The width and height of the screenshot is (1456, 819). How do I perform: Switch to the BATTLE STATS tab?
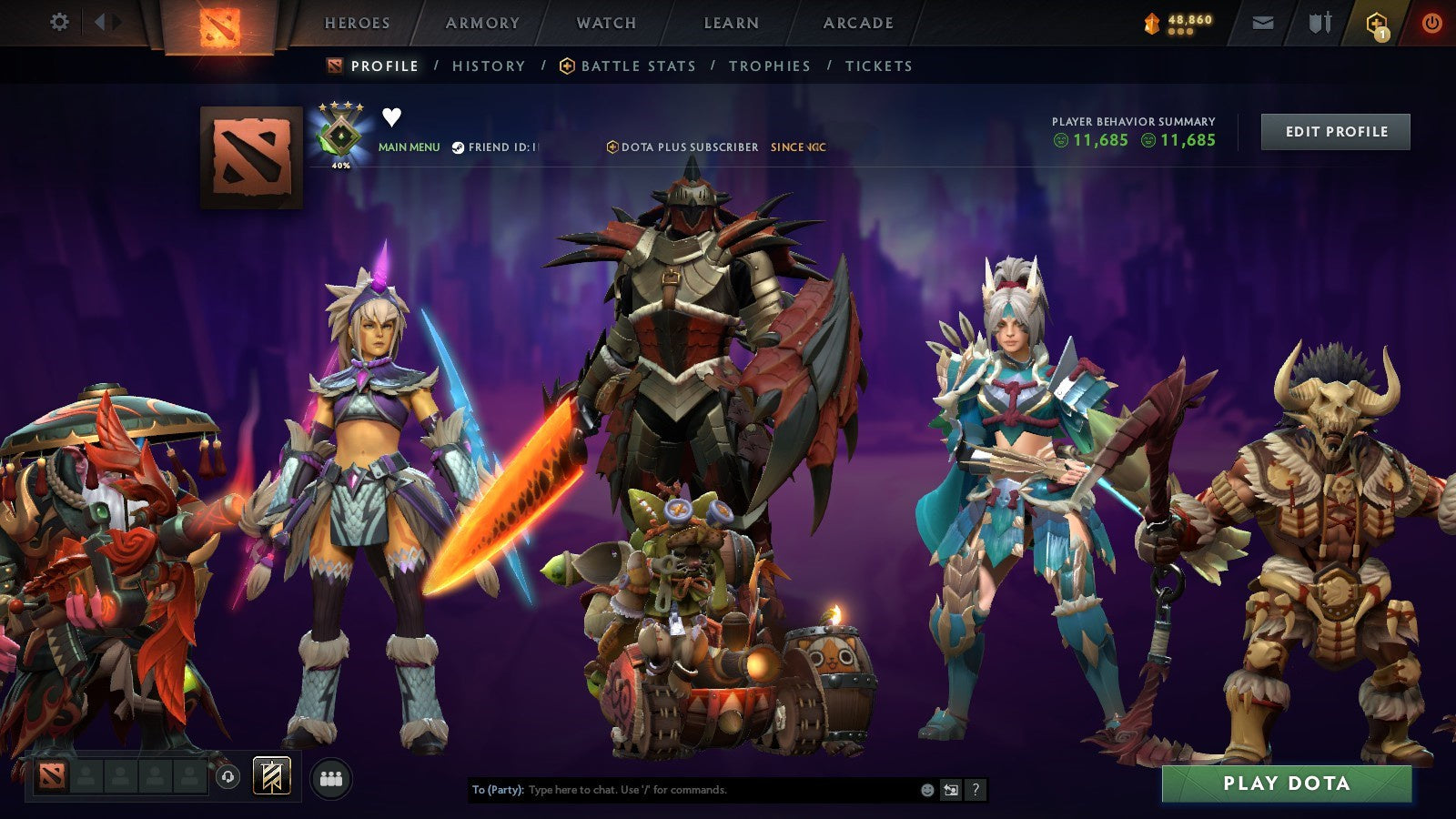click(637, 66)
